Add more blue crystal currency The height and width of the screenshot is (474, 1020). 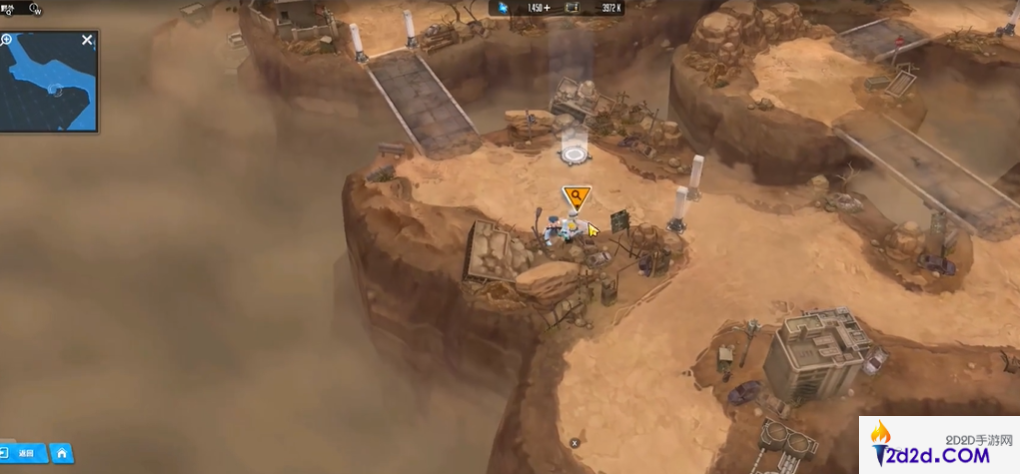(549, 9)
